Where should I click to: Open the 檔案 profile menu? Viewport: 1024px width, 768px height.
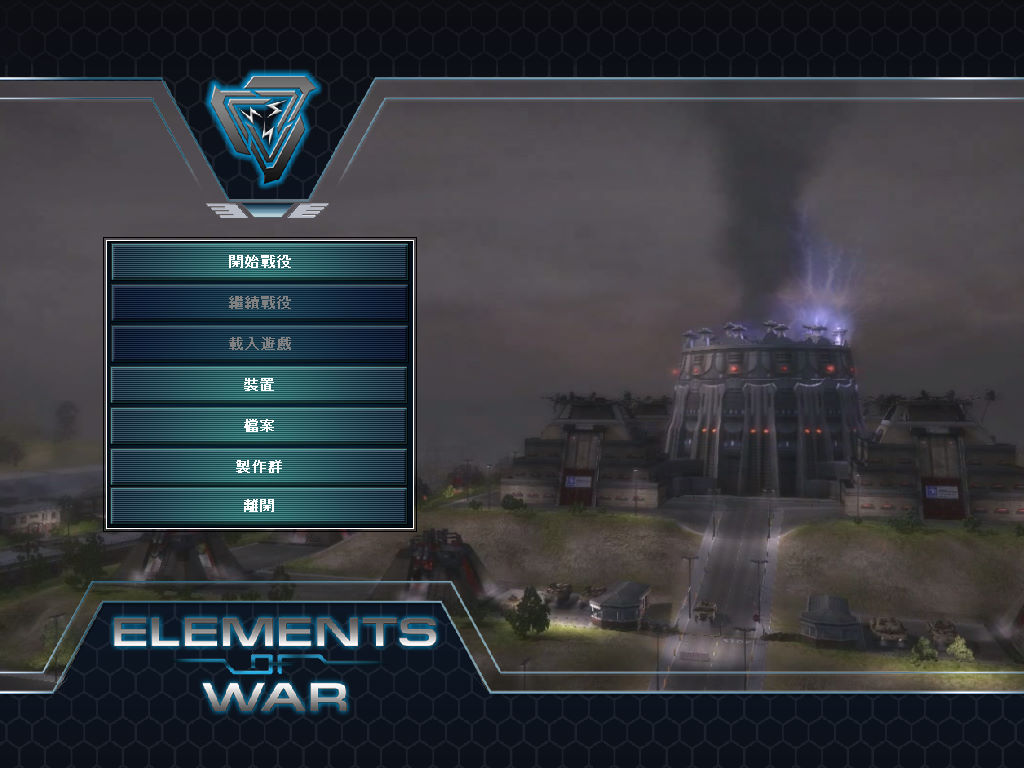259,426
